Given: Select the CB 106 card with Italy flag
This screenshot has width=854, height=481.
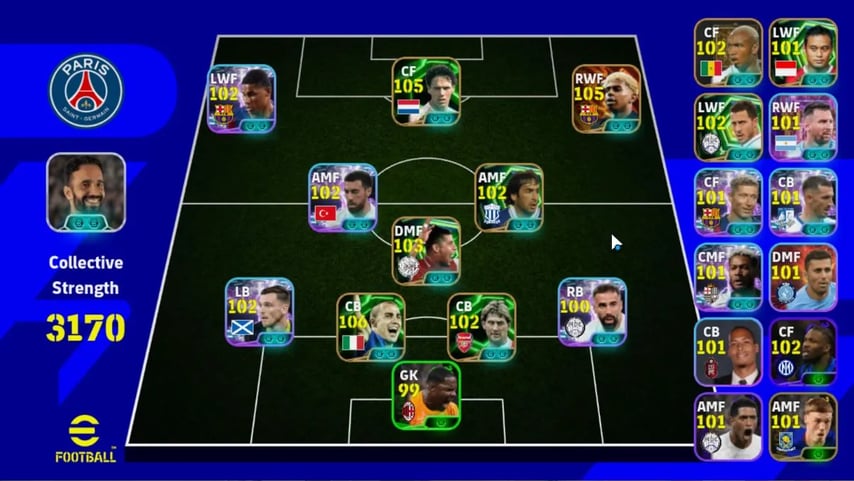Looking at the screenshot, I should pyautogui.click(x=371, y=327).
